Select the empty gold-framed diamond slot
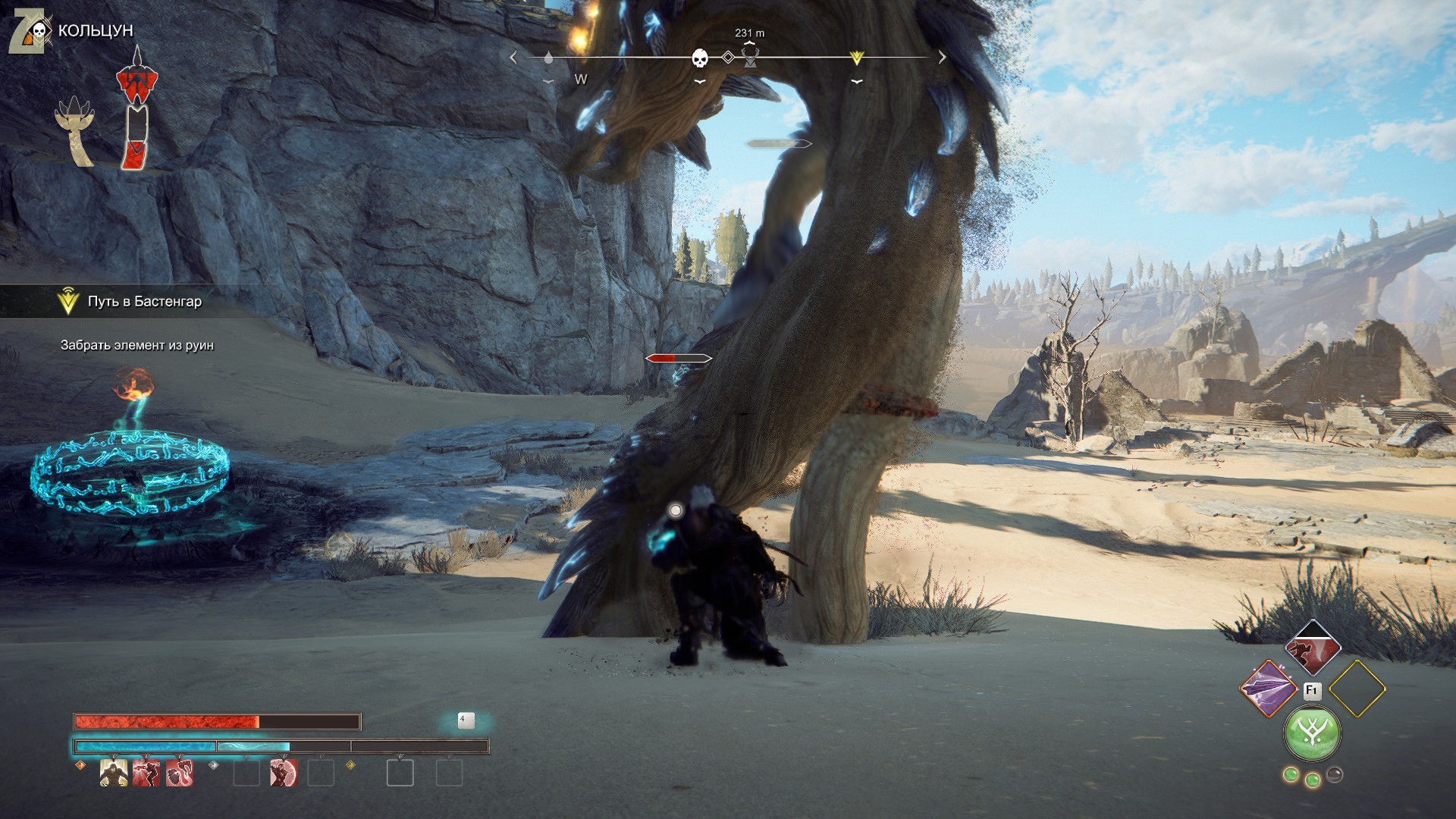Screen dimensions: 1456x819 coord(1357,689)
